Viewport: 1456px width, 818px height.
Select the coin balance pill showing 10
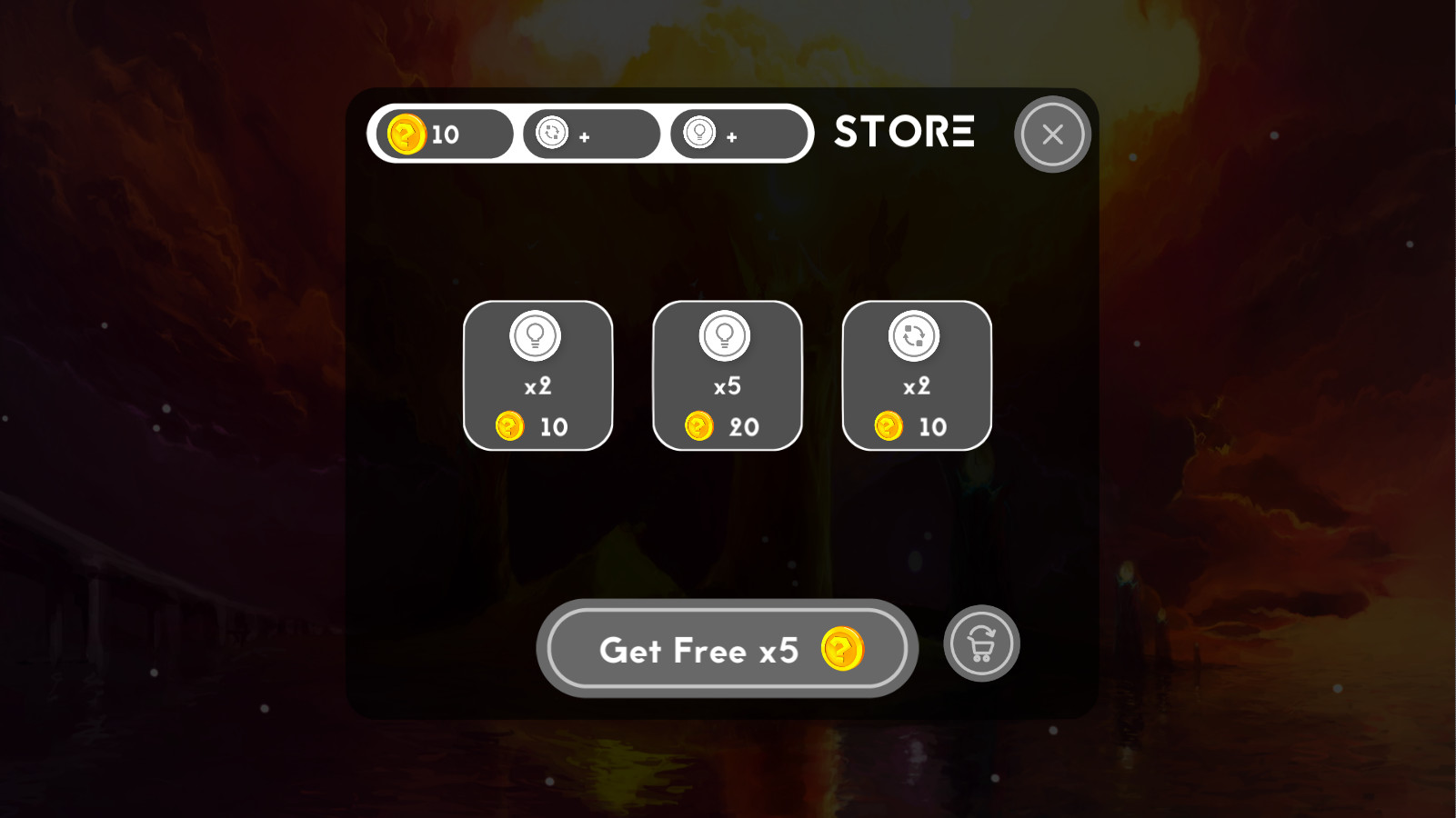coord(443,133)
